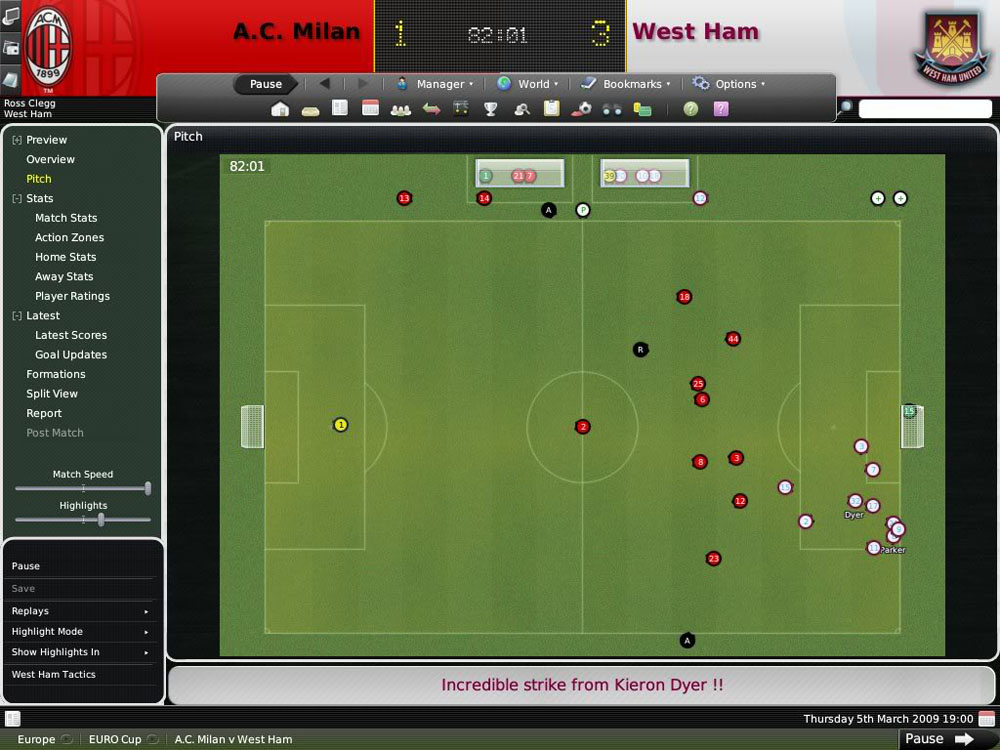Switch to the Formations view
Viewport: 1000px width, 750px height.
56,374
